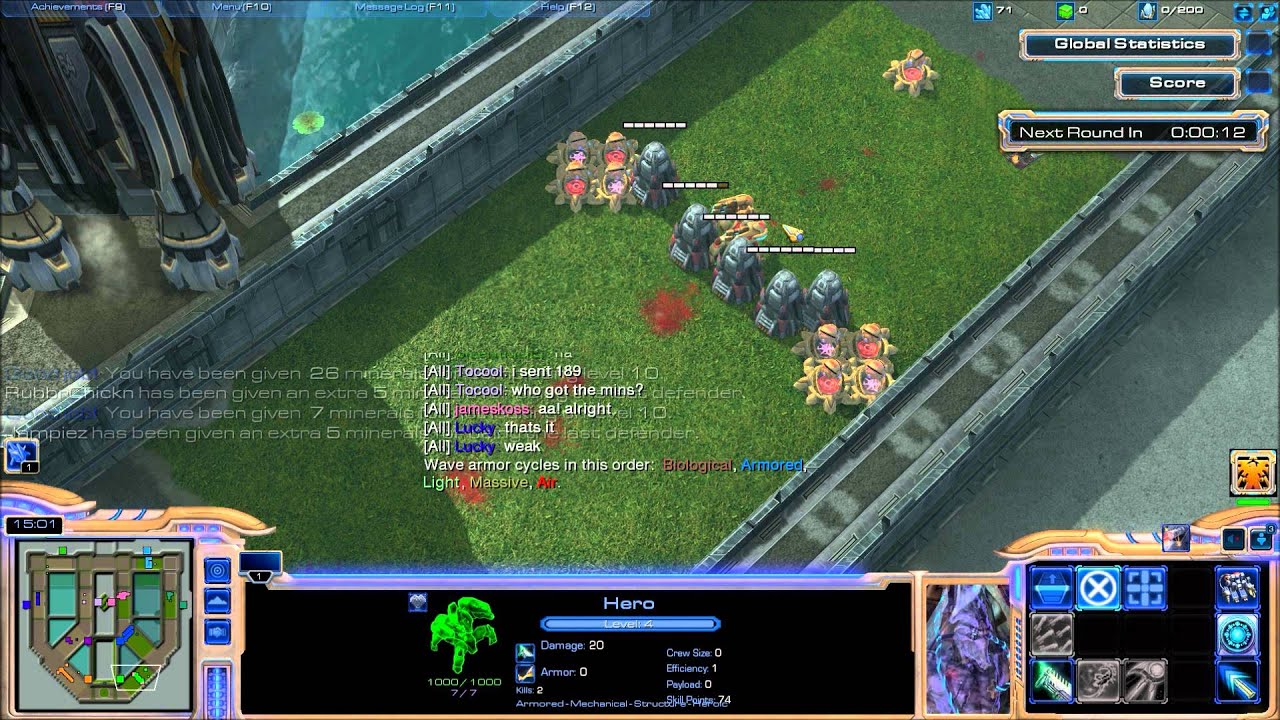Toggle the minimap terrain display button
1280x720 pixels.
217,600
